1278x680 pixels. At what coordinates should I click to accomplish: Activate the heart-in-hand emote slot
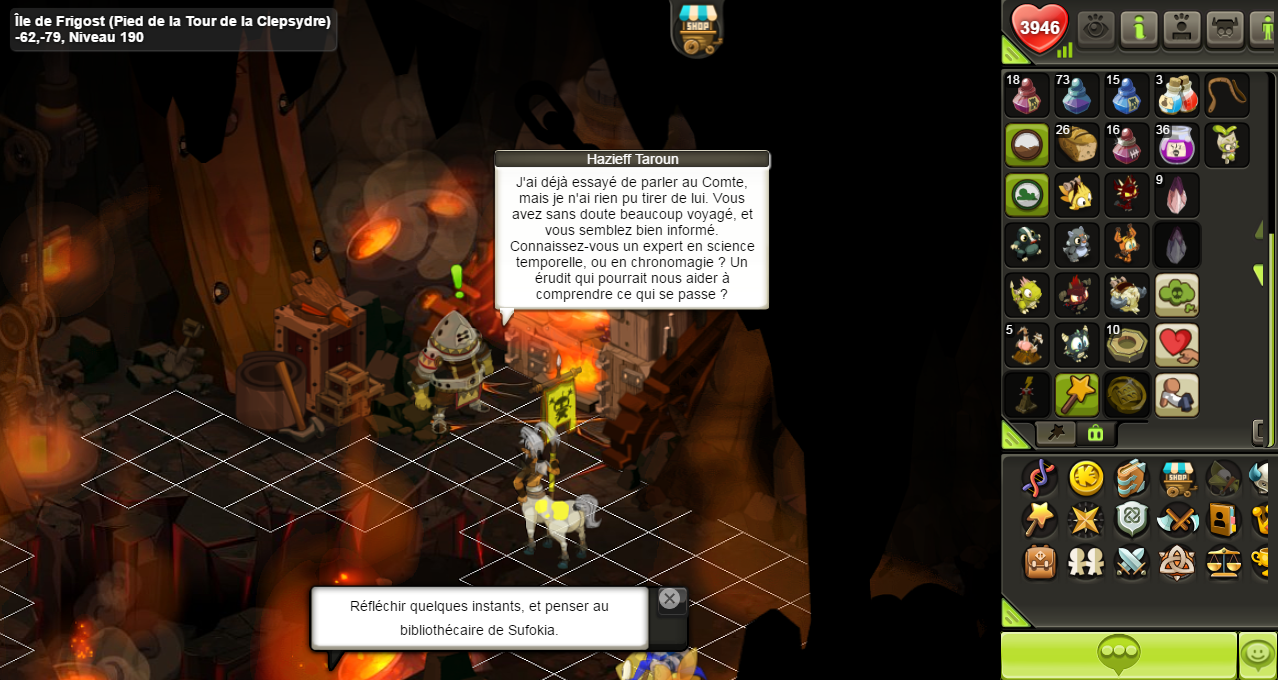click(x=1177, y=345)
